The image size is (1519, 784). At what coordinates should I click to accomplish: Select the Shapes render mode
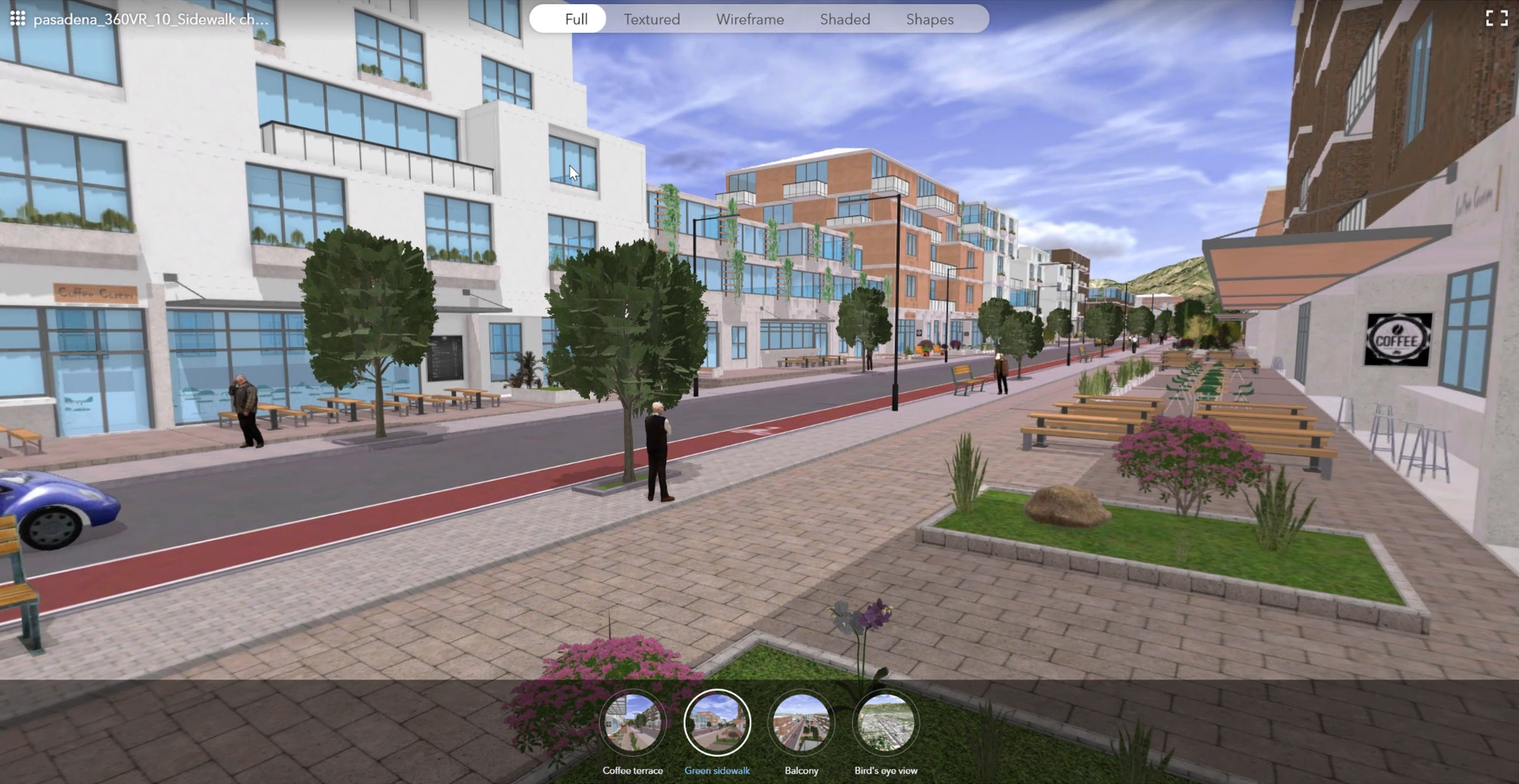click(x=930, y=19)
